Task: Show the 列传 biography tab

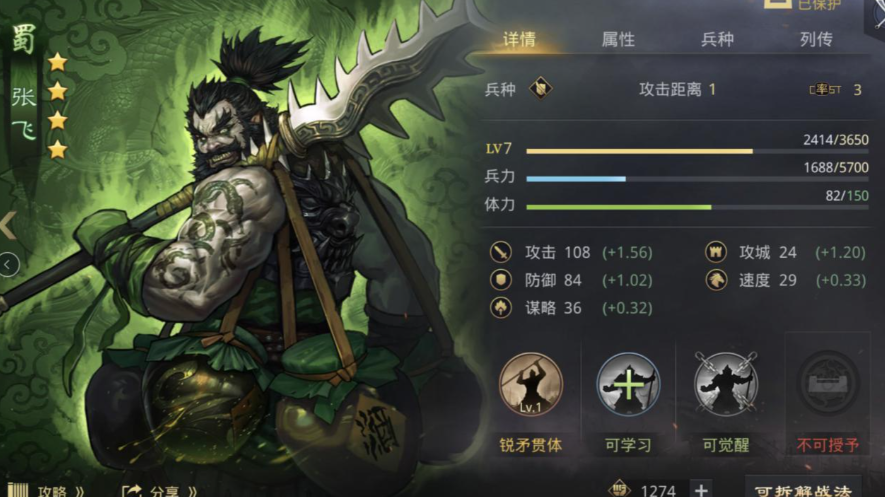Action: (x=816, y=40)
